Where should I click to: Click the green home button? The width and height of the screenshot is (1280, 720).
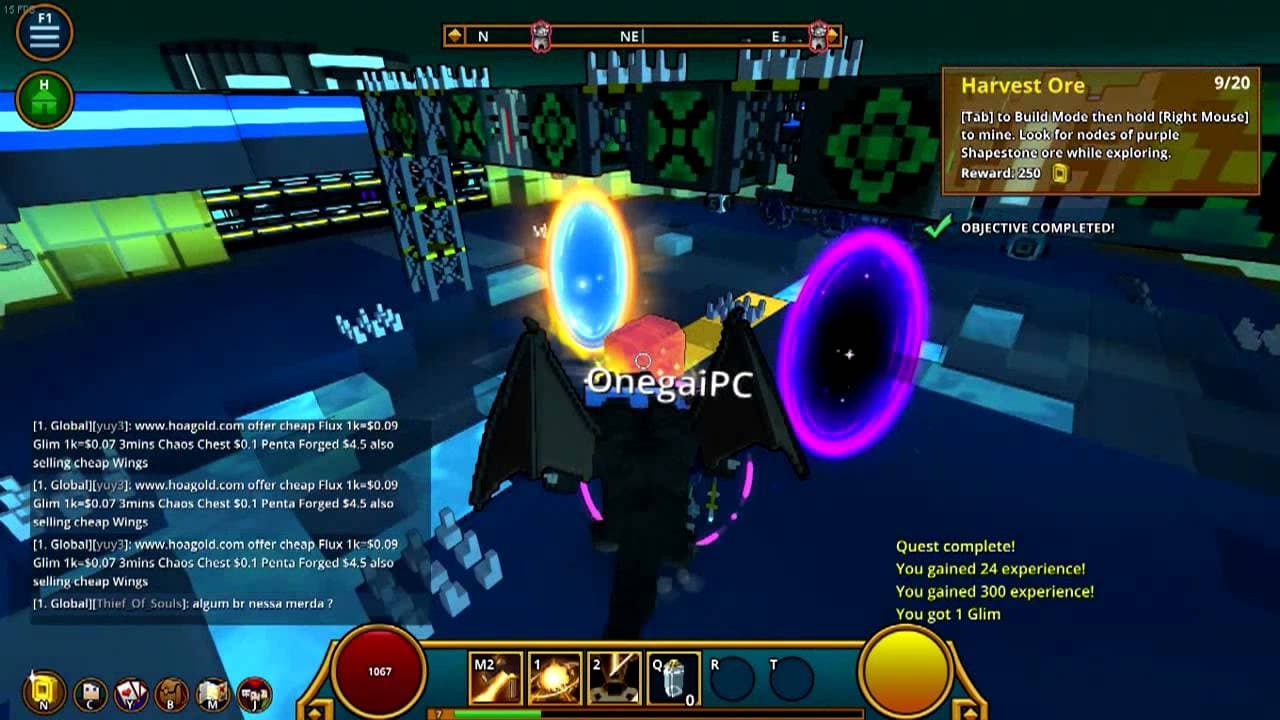(44, 99)
